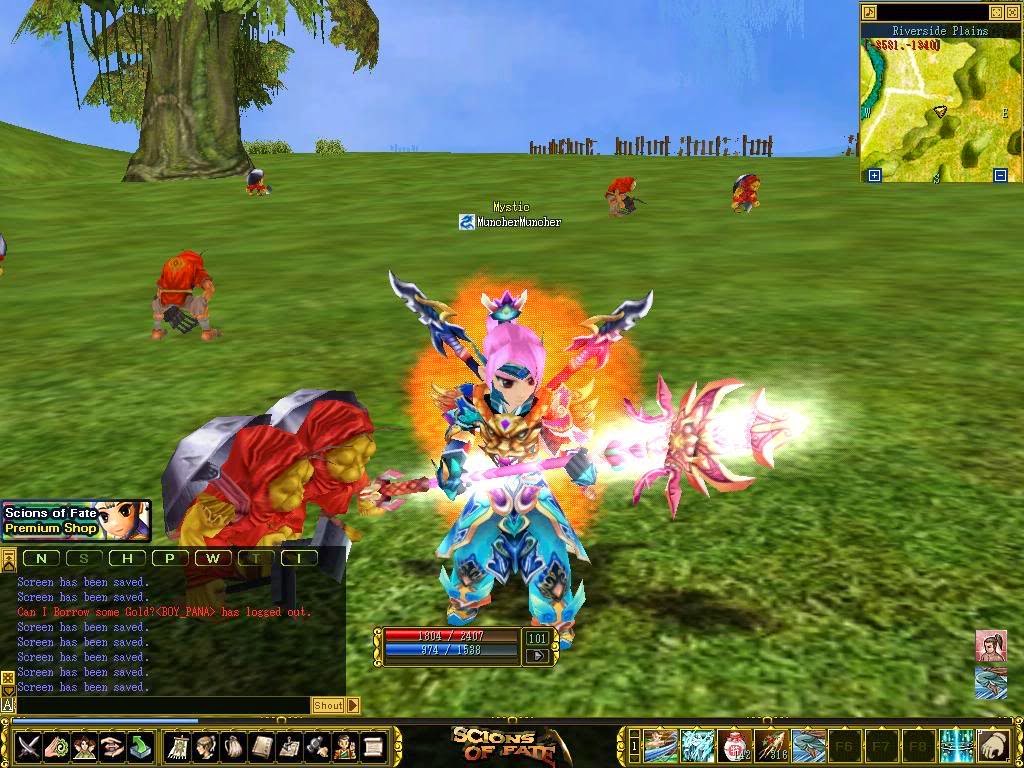Activate the ice crystal skill in hotbar

[697, 745]
